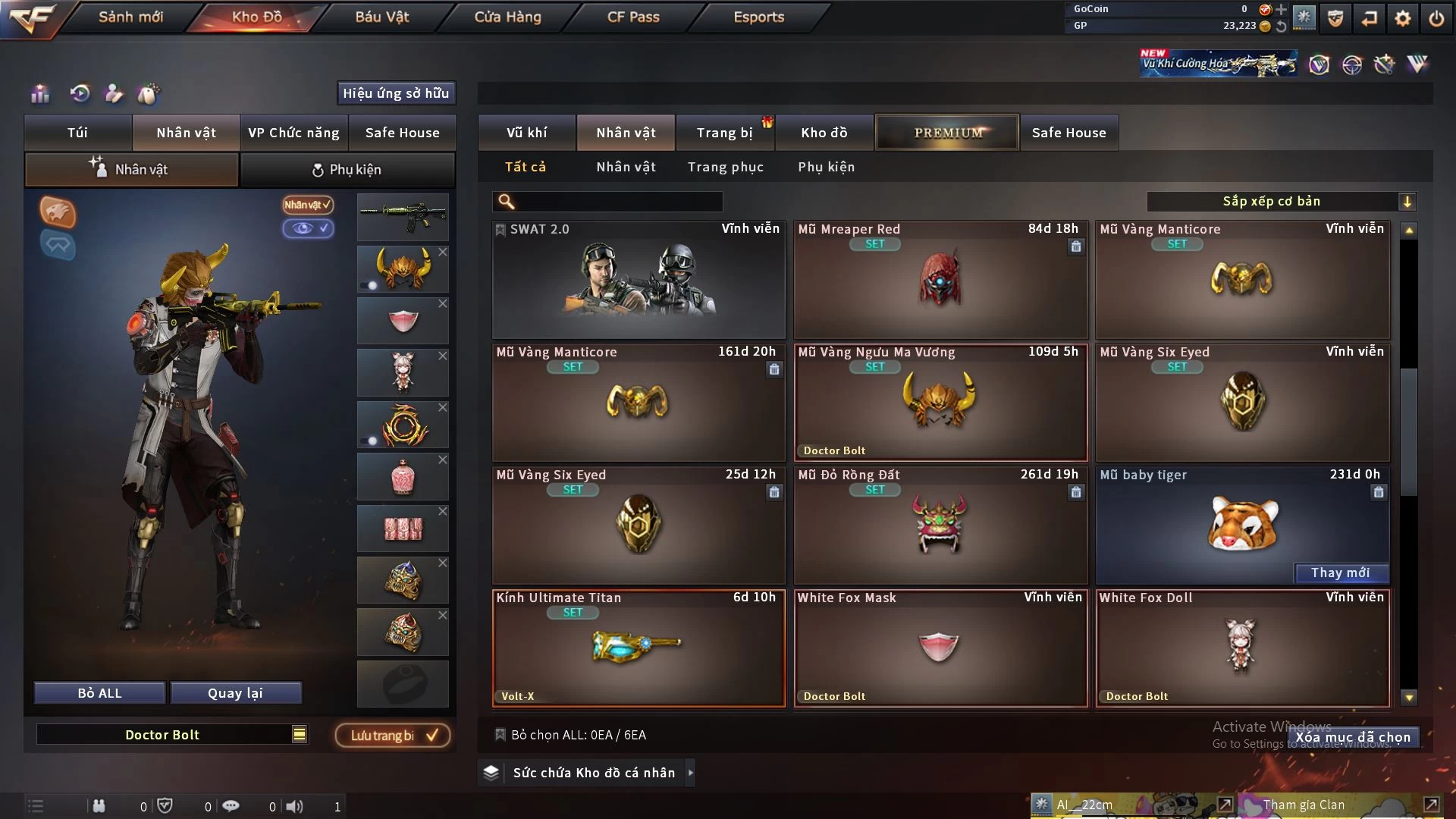Viewport: 1456px width, 819px height.
Task: Click the inventory search field
Action: (618, 202)
